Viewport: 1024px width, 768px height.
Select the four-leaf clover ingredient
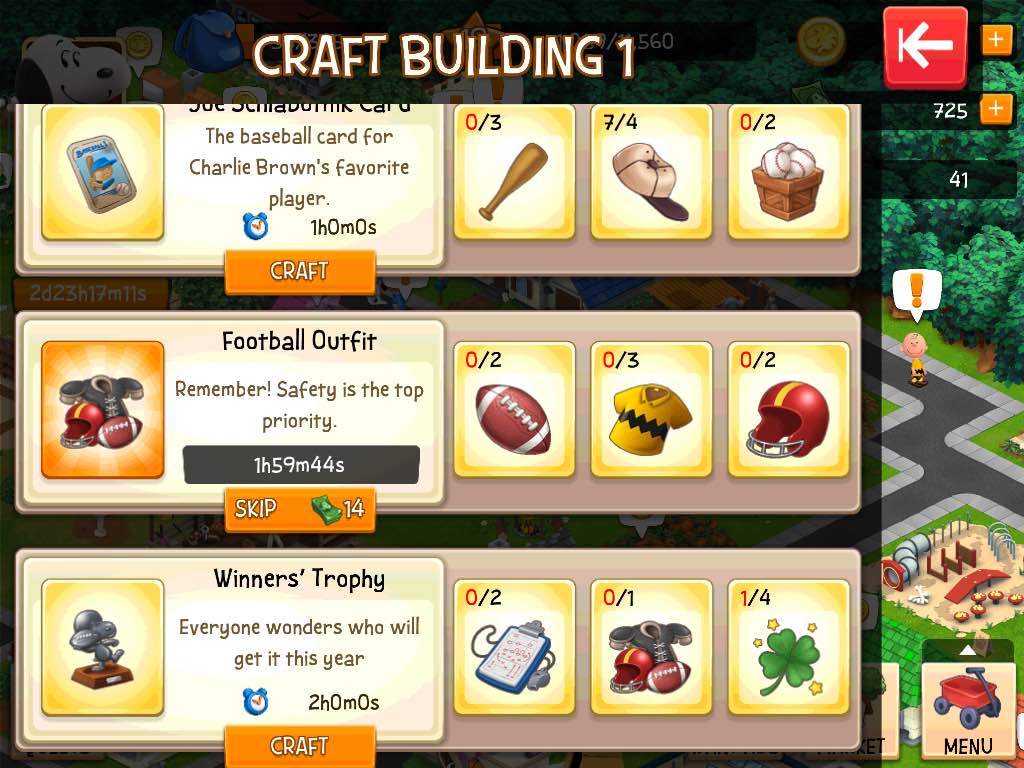pos(788,647)
